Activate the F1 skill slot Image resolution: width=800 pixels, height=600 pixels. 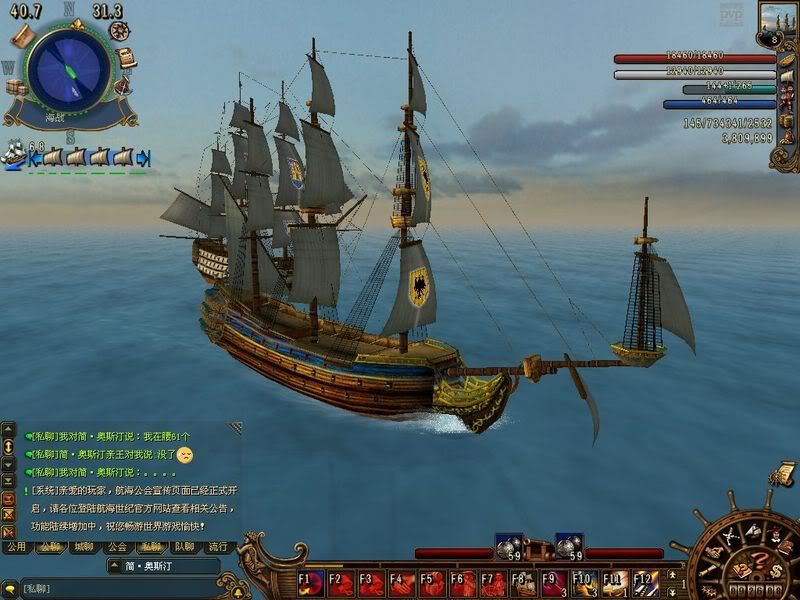click(x=310, y=582)
